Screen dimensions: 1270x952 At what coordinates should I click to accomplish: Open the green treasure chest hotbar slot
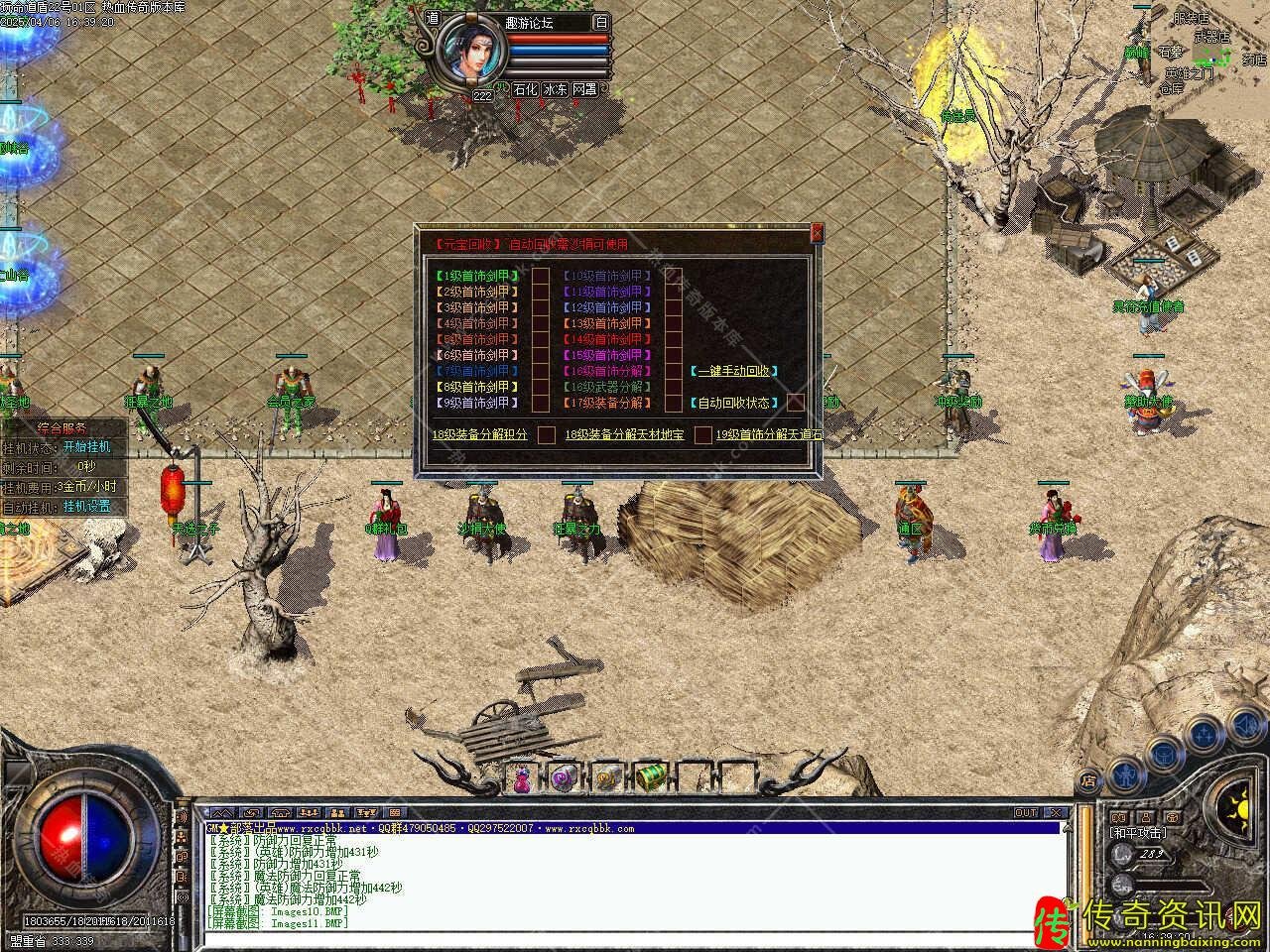click(651, 778)
